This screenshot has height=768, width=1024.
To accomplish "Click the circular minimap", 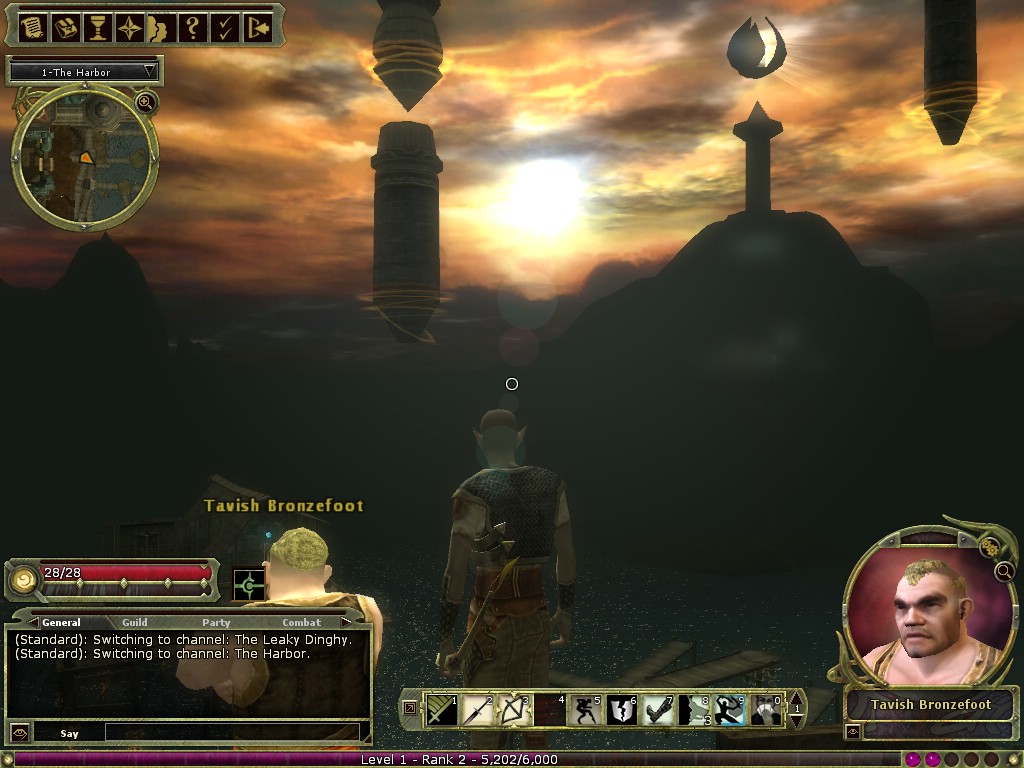I will pos(85,160).
